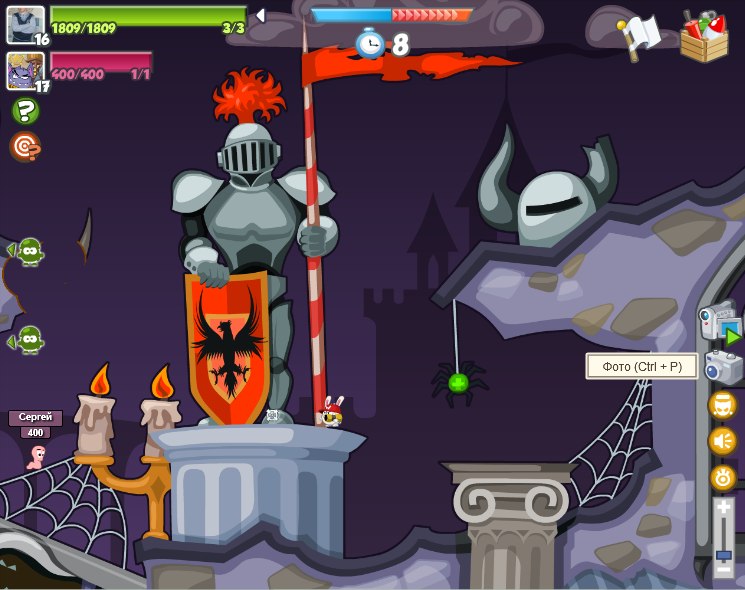
Task: Click the lower green off-screen worm indicator
Action: pyautogui.click(x=29, y=340)
